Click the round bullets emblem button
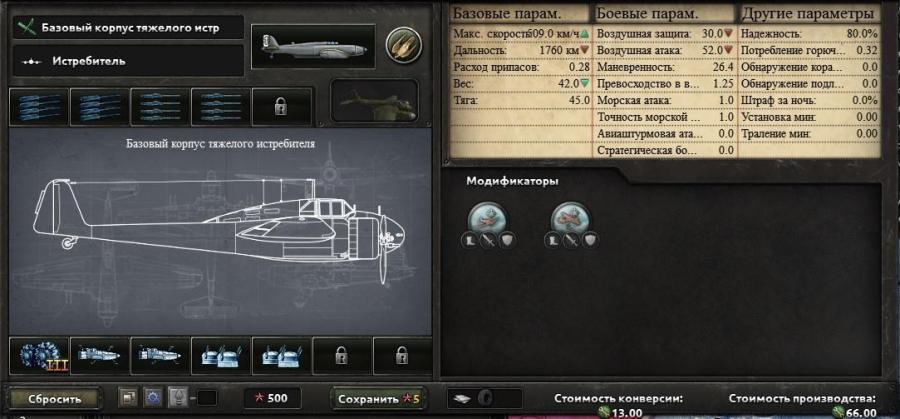This screenshot has height=419, width=900. [404, 42]
